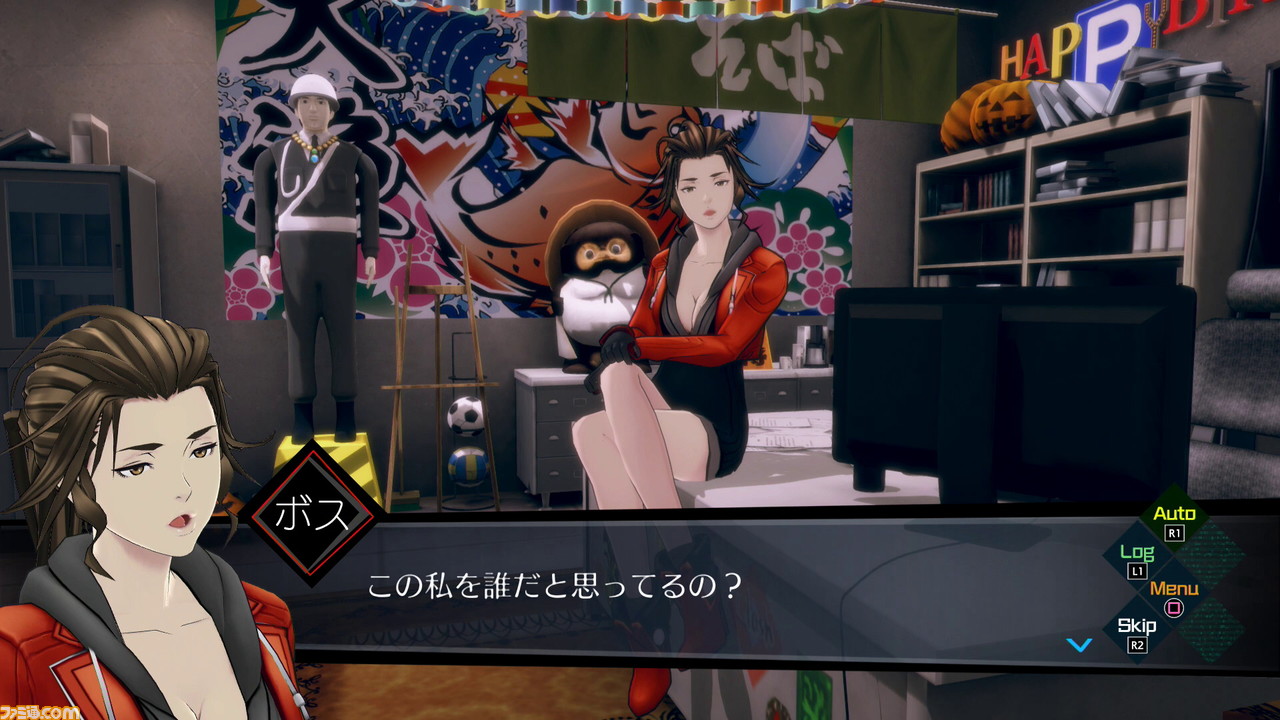Click the ボス name plate diamond

[315, 510]
